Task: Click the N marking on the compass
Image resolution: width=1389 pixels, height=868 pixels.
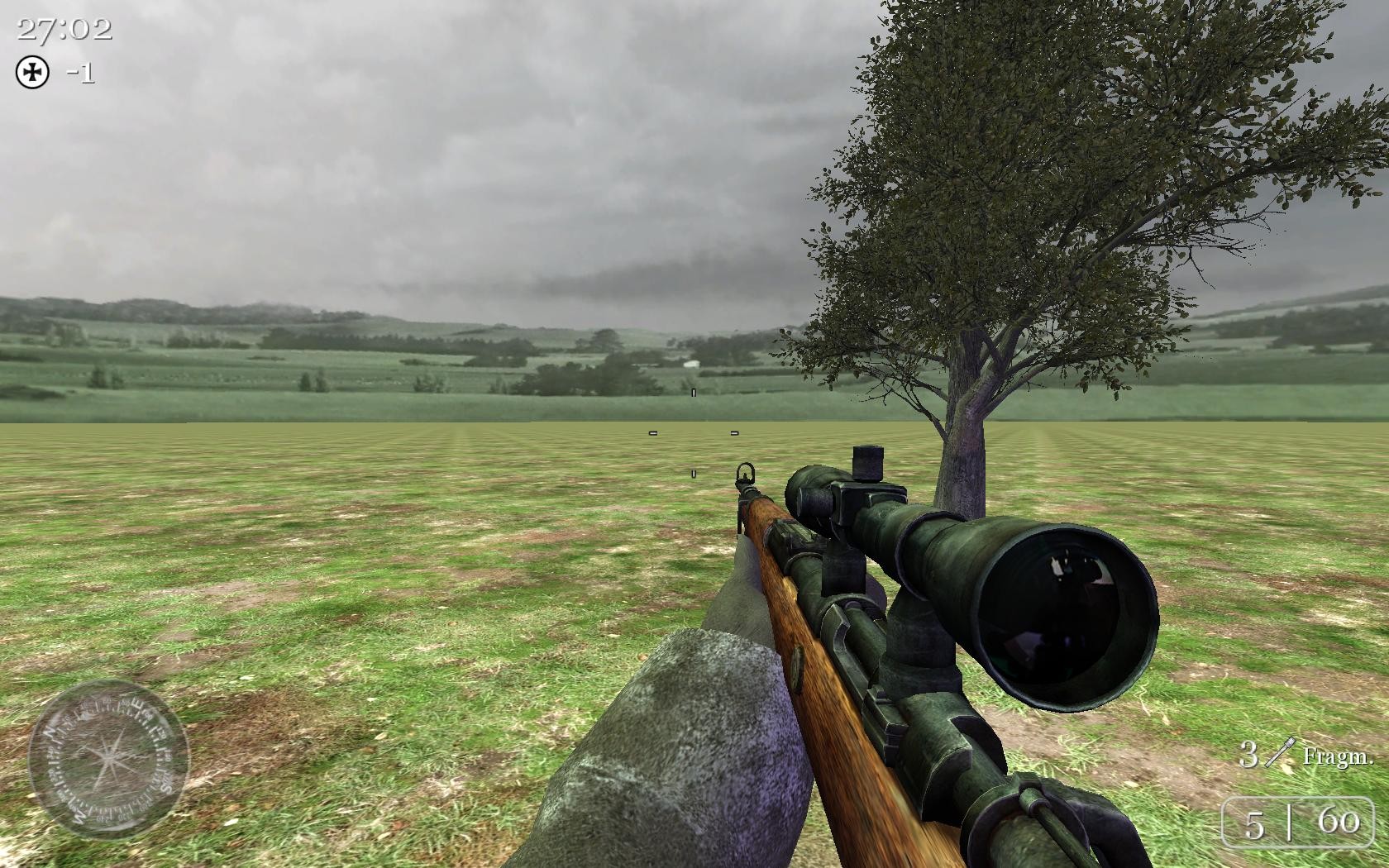Action: click(x=48, y=732)
